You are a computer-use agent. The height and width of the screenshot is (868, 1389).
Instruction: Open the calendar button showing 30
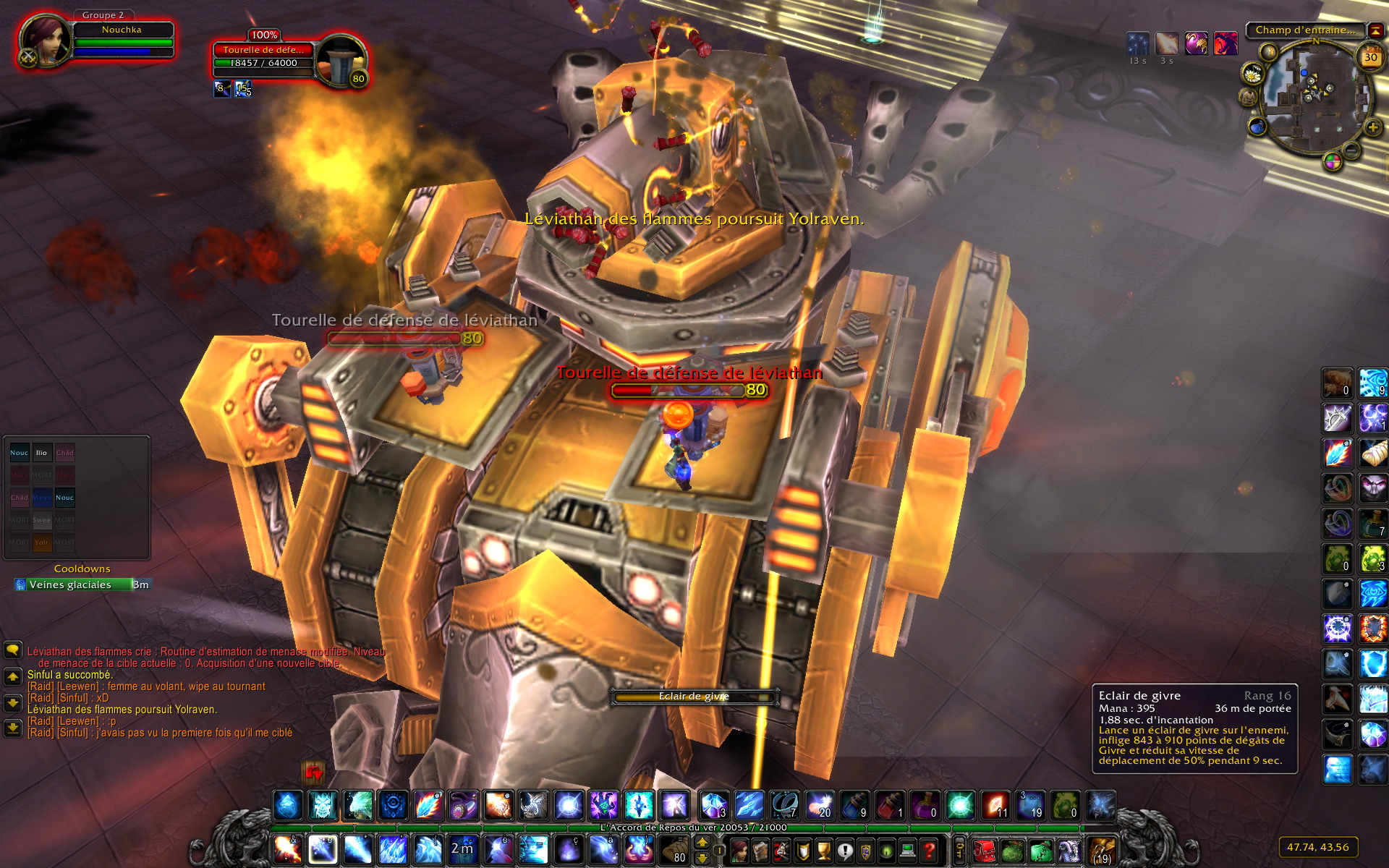pos(1370,57)
